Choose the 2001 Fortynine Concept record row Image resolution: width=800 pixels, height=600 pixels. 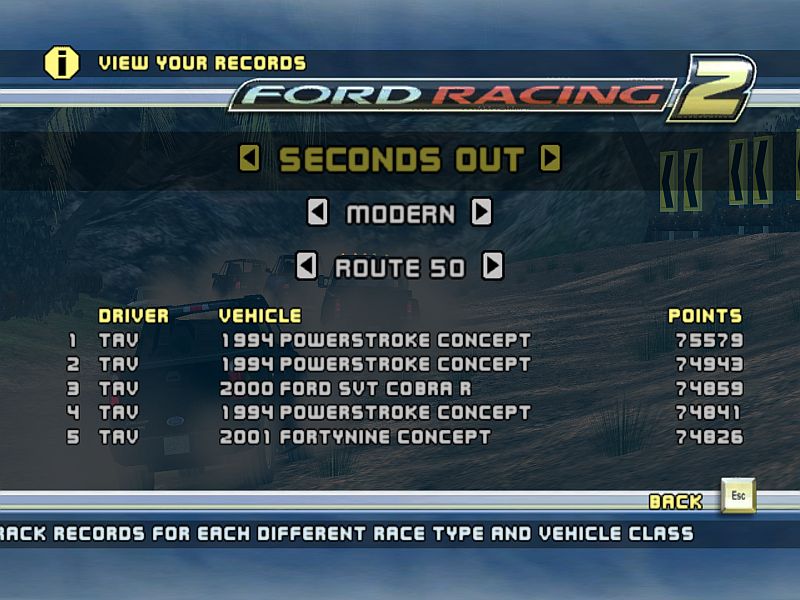[355, 437]
